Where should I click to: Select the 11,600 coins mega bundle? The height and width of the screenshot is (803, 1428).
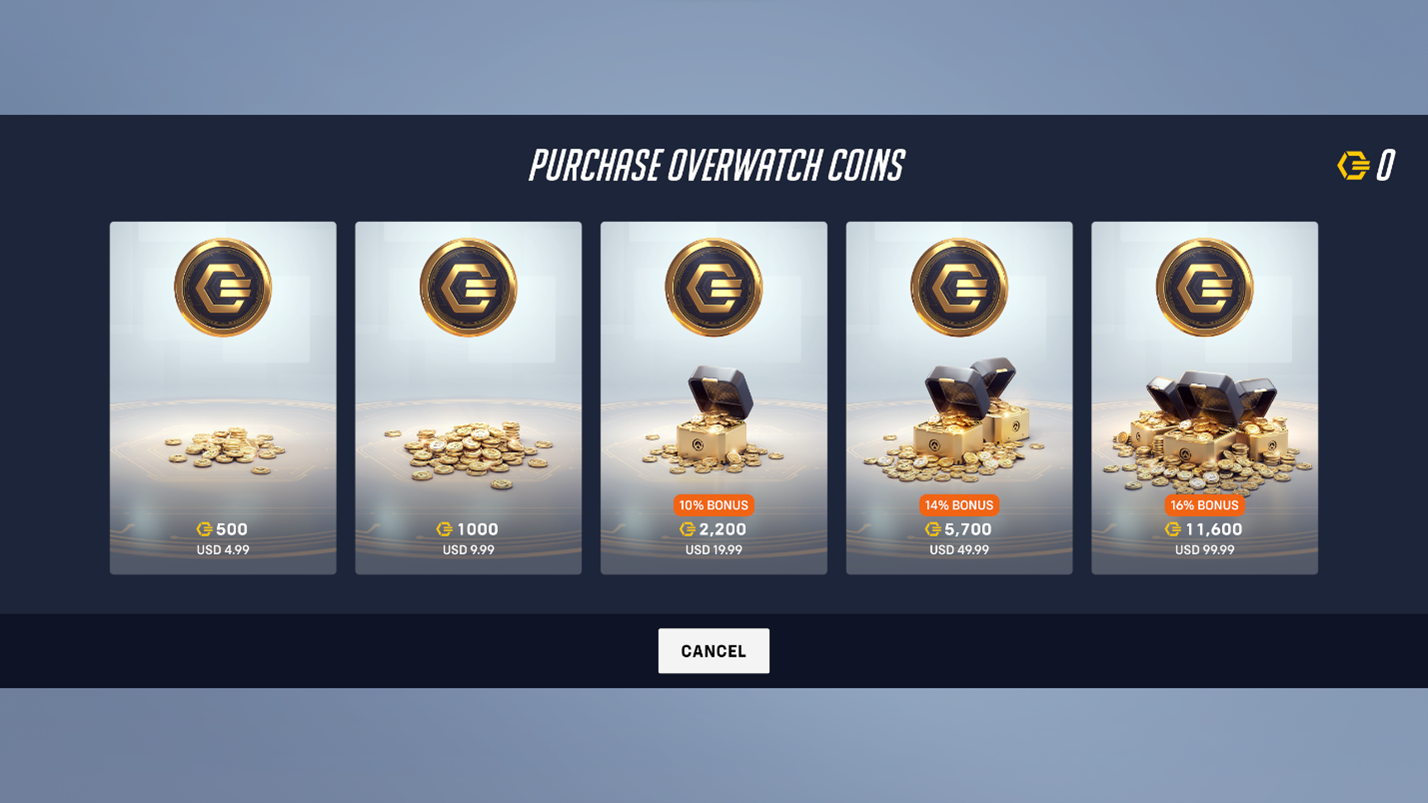point(1204,397)
